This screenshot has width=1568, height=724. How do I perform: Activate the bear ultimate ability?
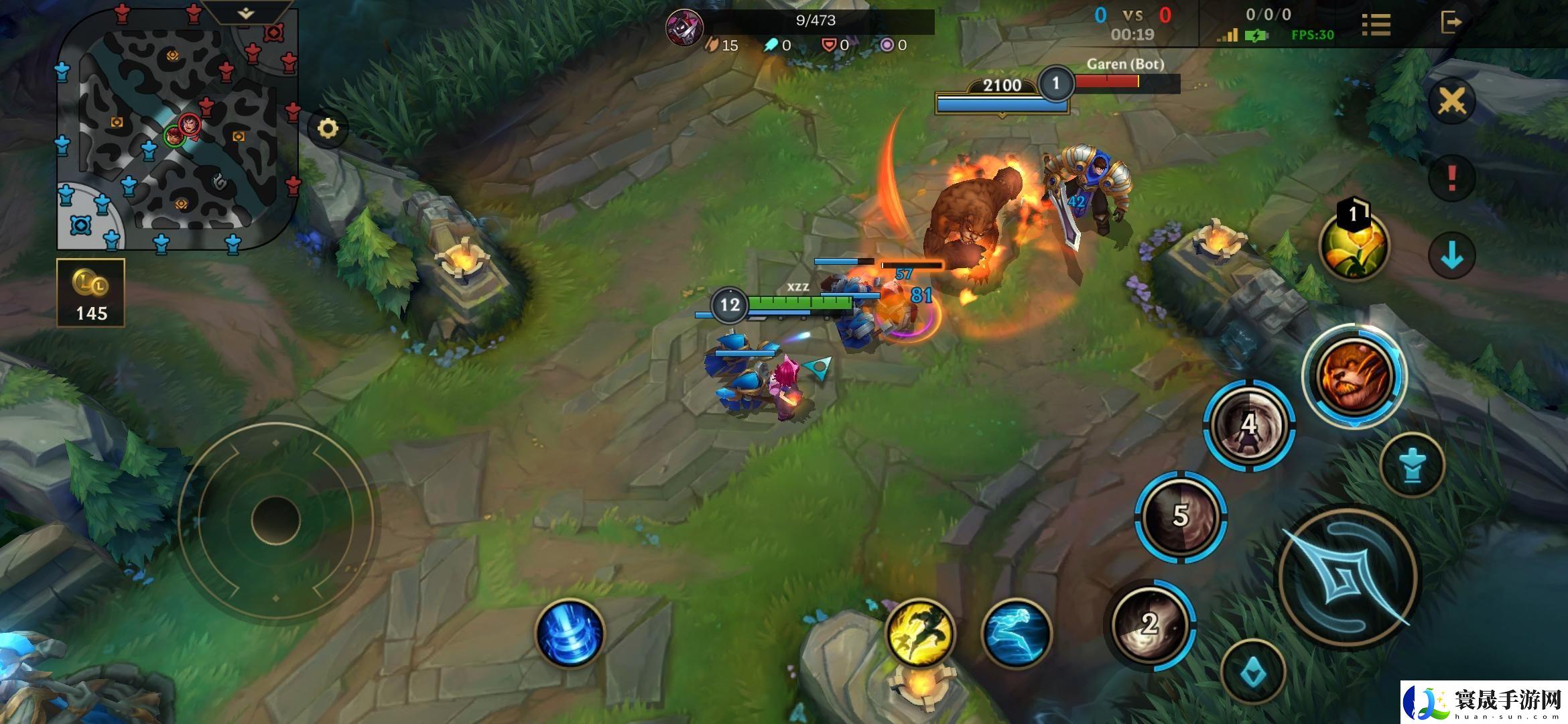click(x=1354, y=375)
